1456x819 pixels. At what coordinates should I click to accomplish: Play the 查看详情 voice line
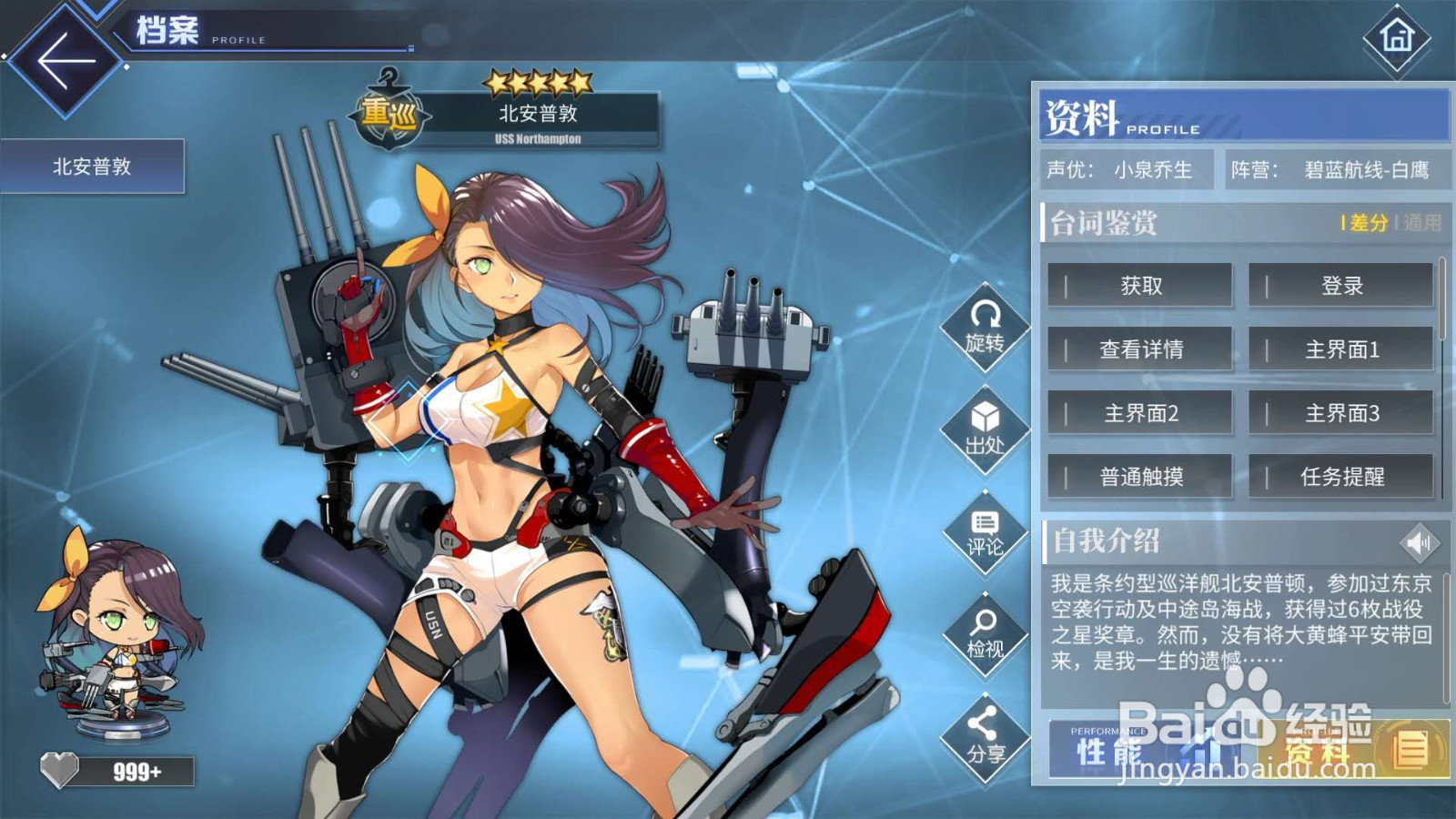click(1140, 349)
